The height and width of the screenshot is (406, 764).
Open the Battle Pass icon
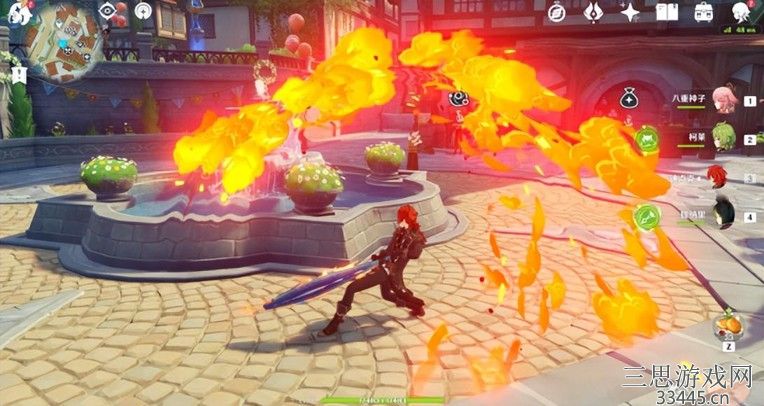[593, 12]
